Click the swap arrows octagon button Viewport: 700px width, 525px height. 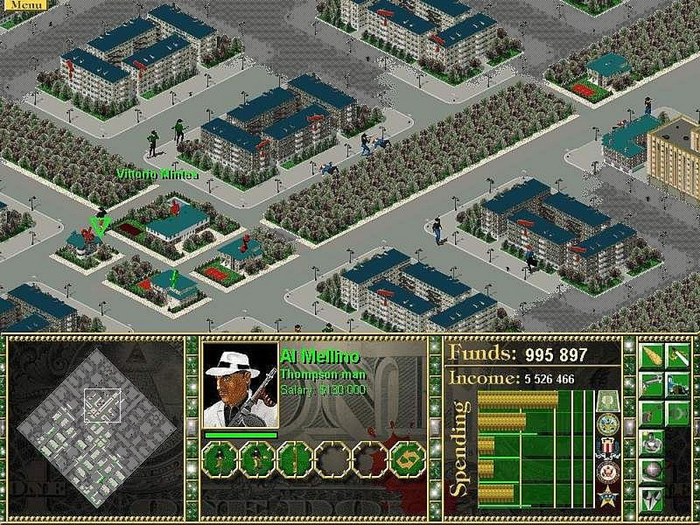click(408, 459)
